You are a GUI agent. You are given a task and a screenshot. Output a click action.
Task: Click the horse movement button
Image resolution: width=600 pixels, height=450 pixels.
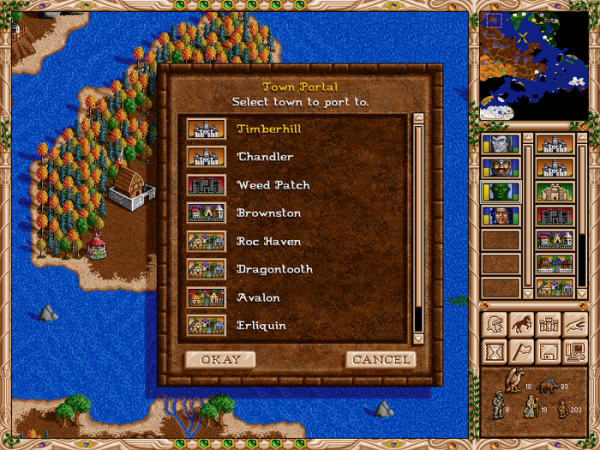point(521,323)
